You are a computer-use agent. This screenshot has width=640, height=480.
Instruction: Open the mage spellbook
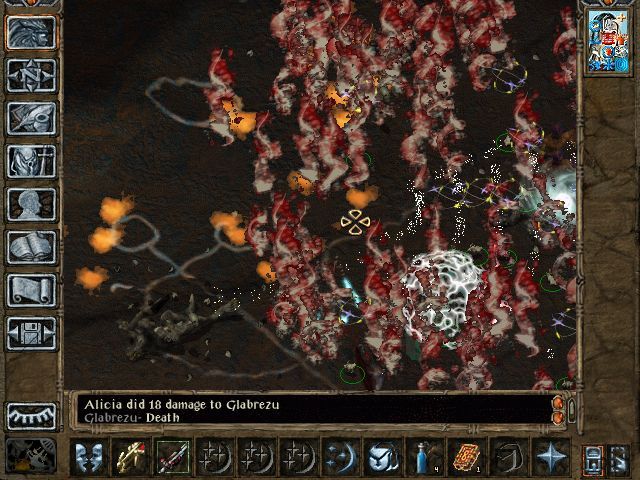pos(31,246)
